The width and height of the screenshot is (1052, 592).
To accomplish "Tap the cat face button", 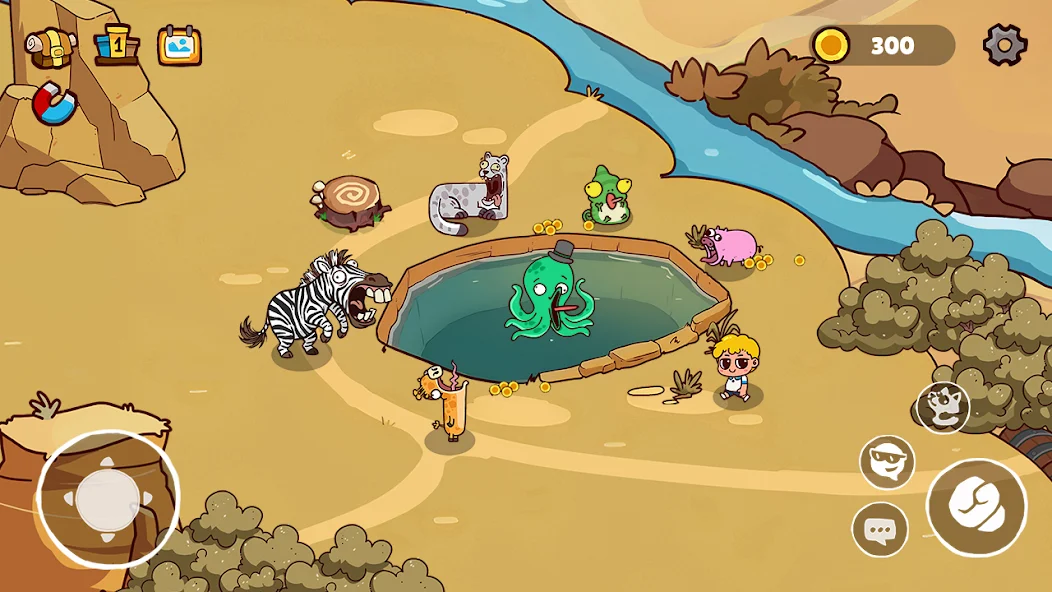I will pos(943,407).
